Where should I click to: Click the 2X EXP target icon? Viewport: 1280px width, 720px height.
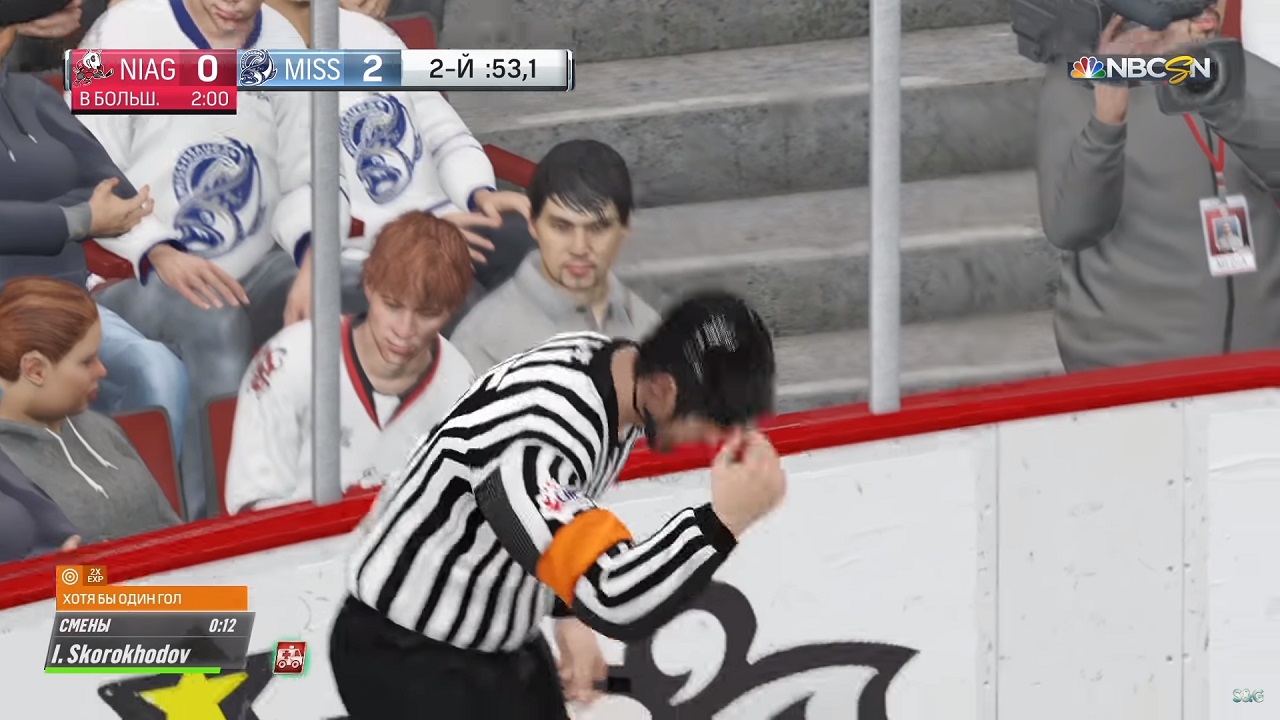(x=70, y=576)
